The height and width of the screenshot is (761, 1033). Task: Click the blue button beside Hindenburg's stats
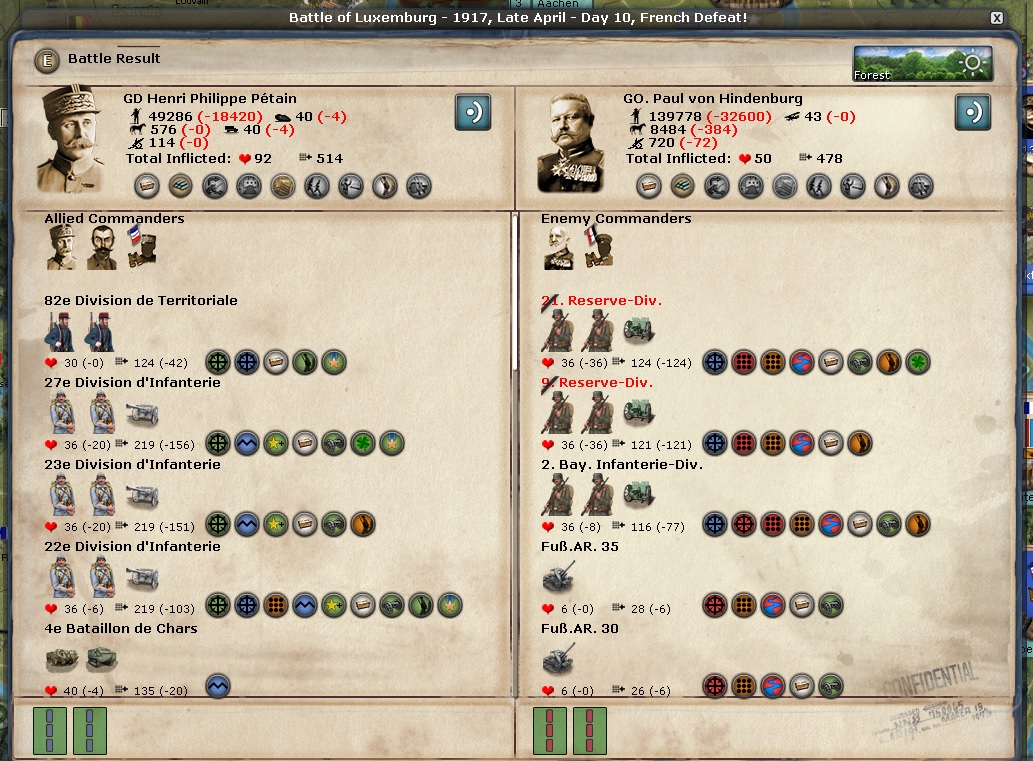point(972,112)
